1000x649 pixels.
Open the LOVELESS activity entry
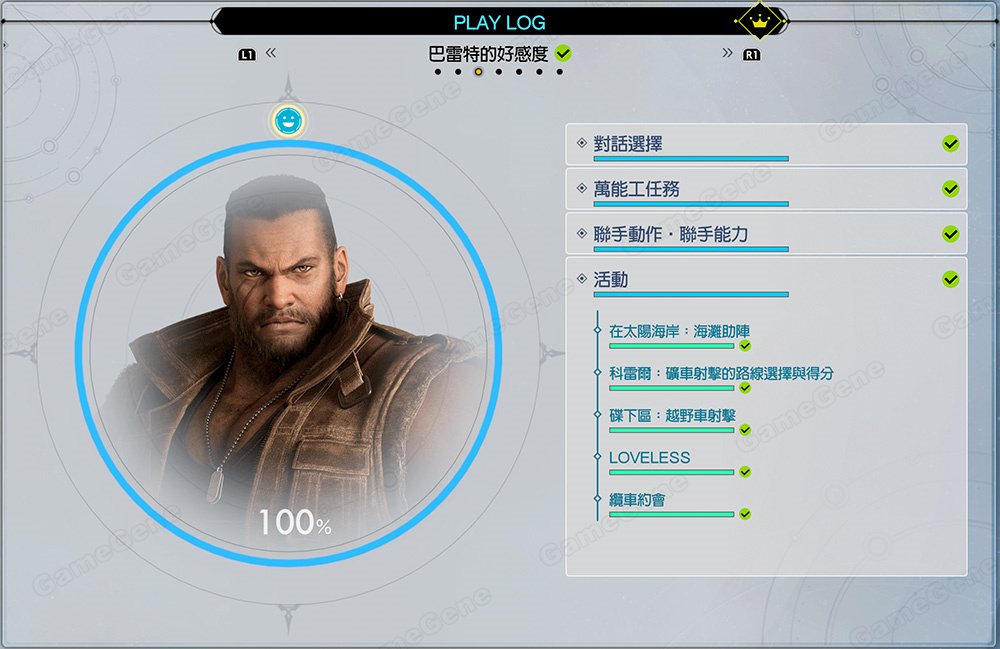(650, 458)
